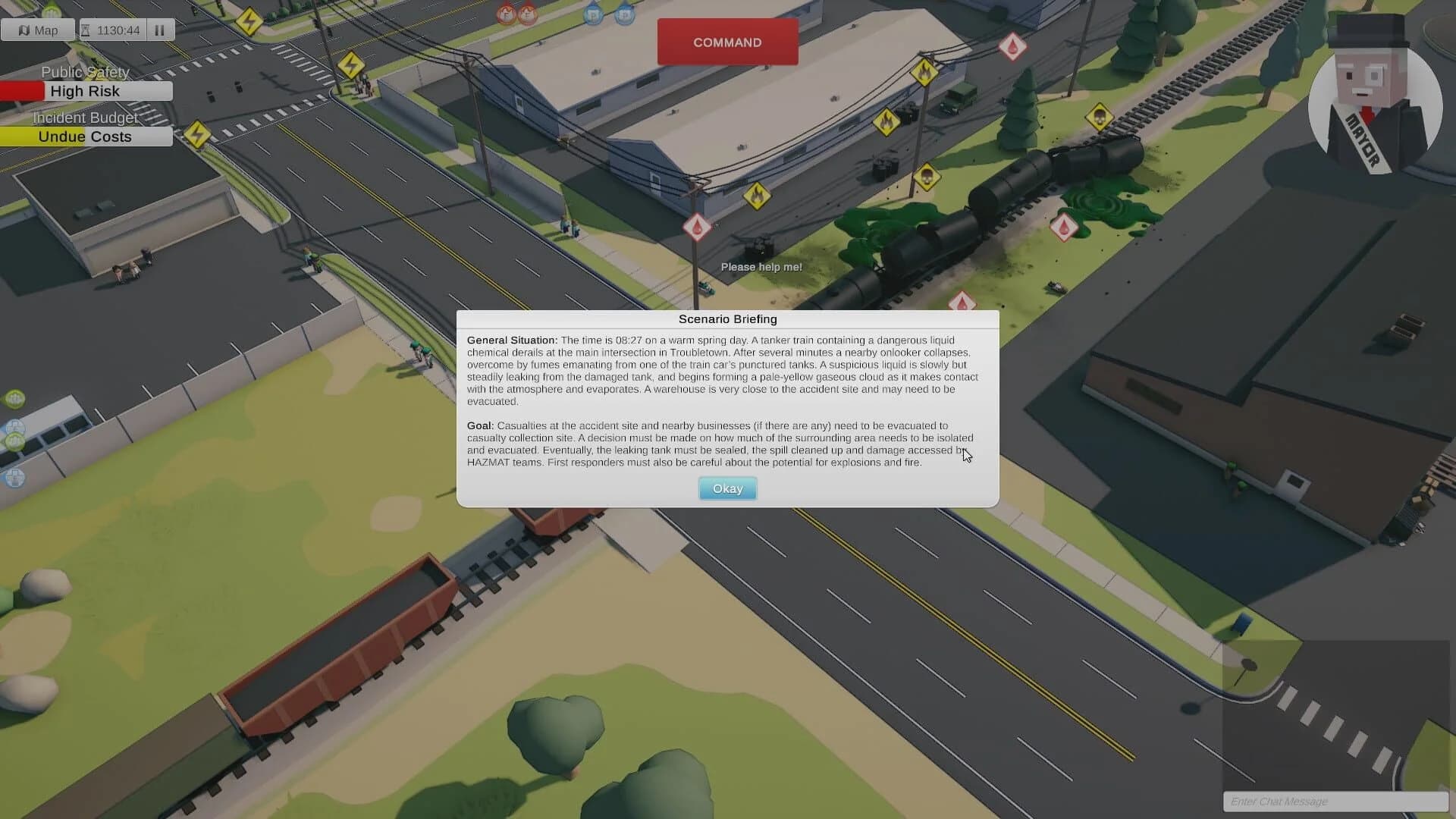
Task: Click the green responder pin on the left side
Action: [15, 398]
